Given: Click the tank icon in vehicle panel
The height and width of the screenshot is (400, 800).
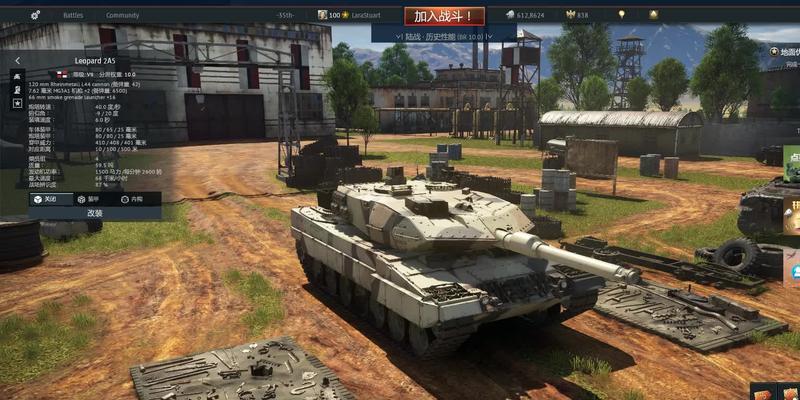Looking at the screenshot, I should point(17,76).
